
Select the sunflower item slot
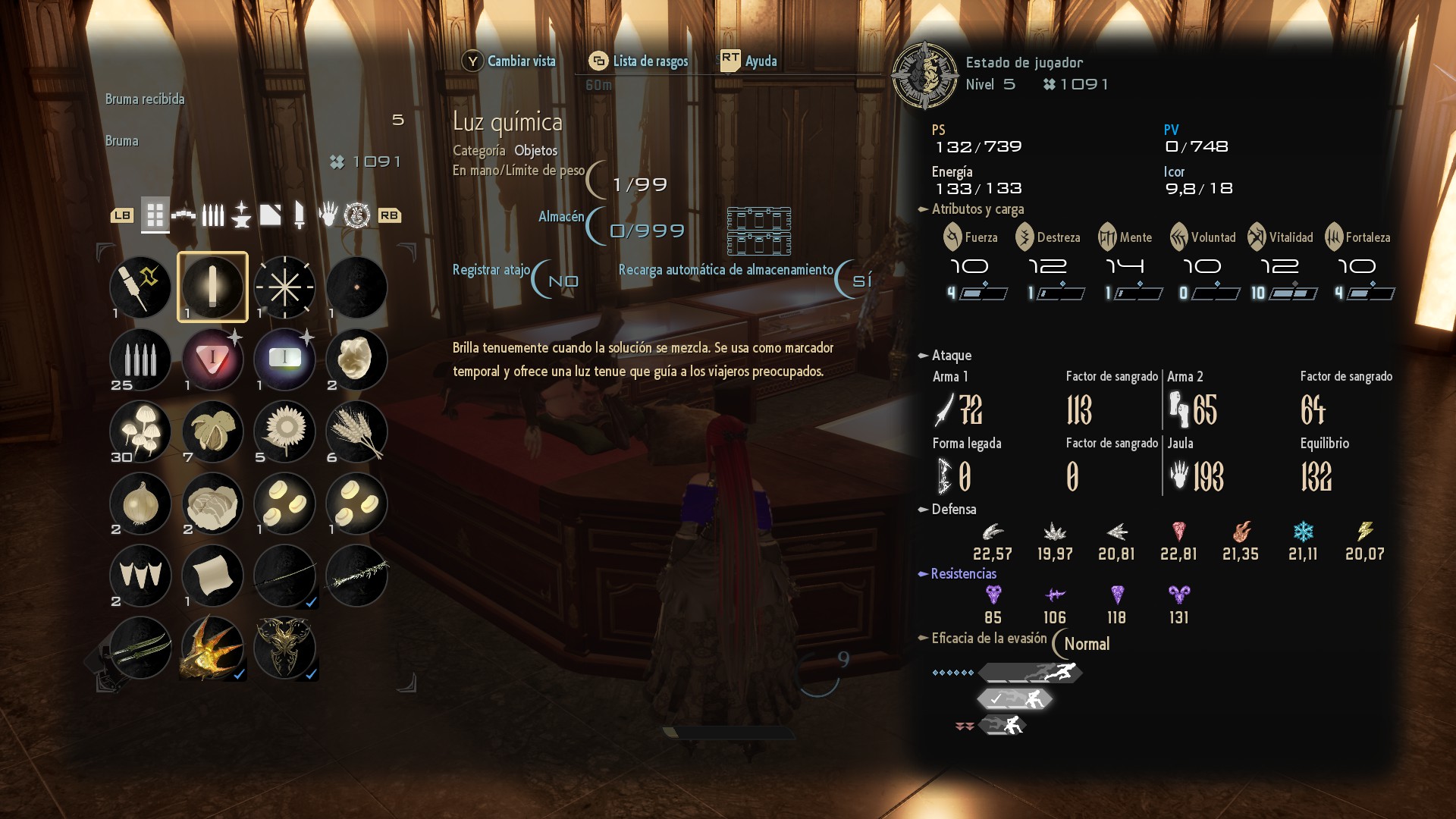tap(284, 431)
